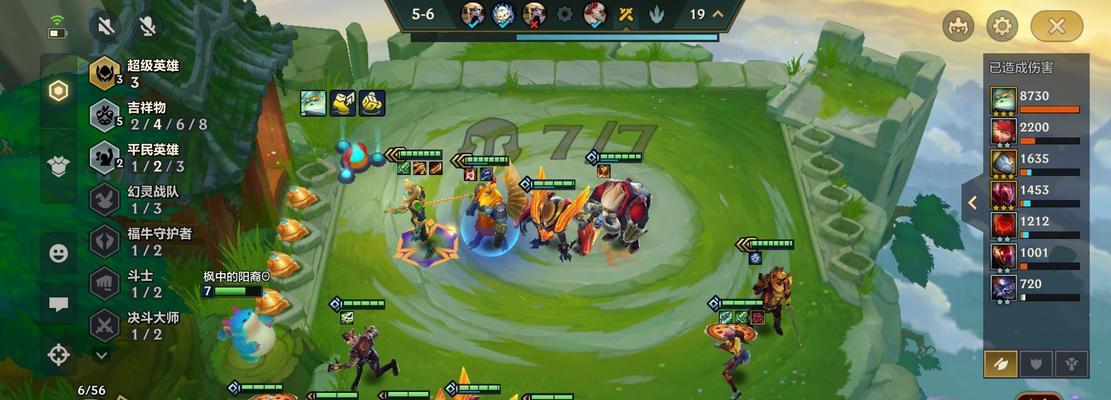Select the 720 damage champion row
This screenshot has height=400, width=1111.
(x=1035, y=289)
